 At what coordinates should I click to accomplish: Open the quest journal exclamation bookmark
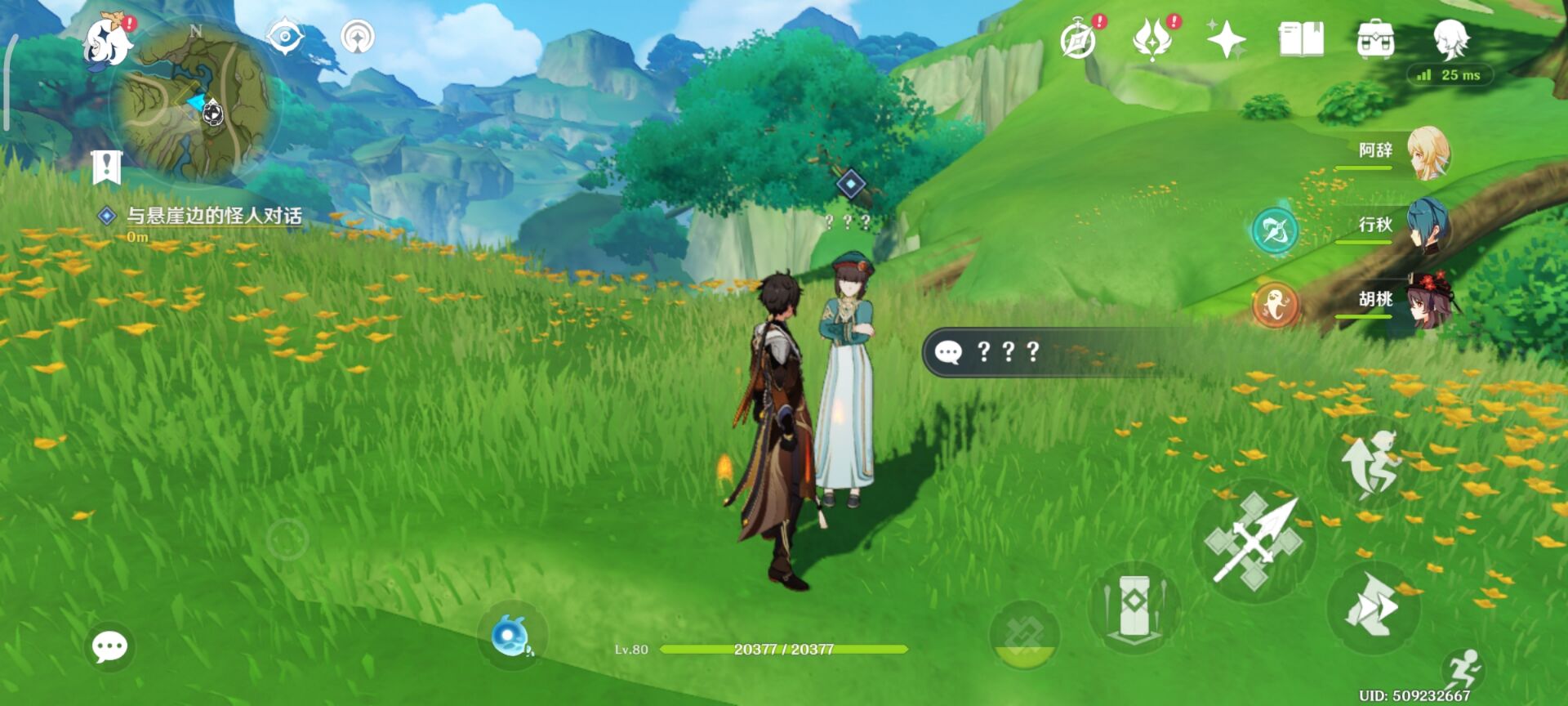pos(106,168)
